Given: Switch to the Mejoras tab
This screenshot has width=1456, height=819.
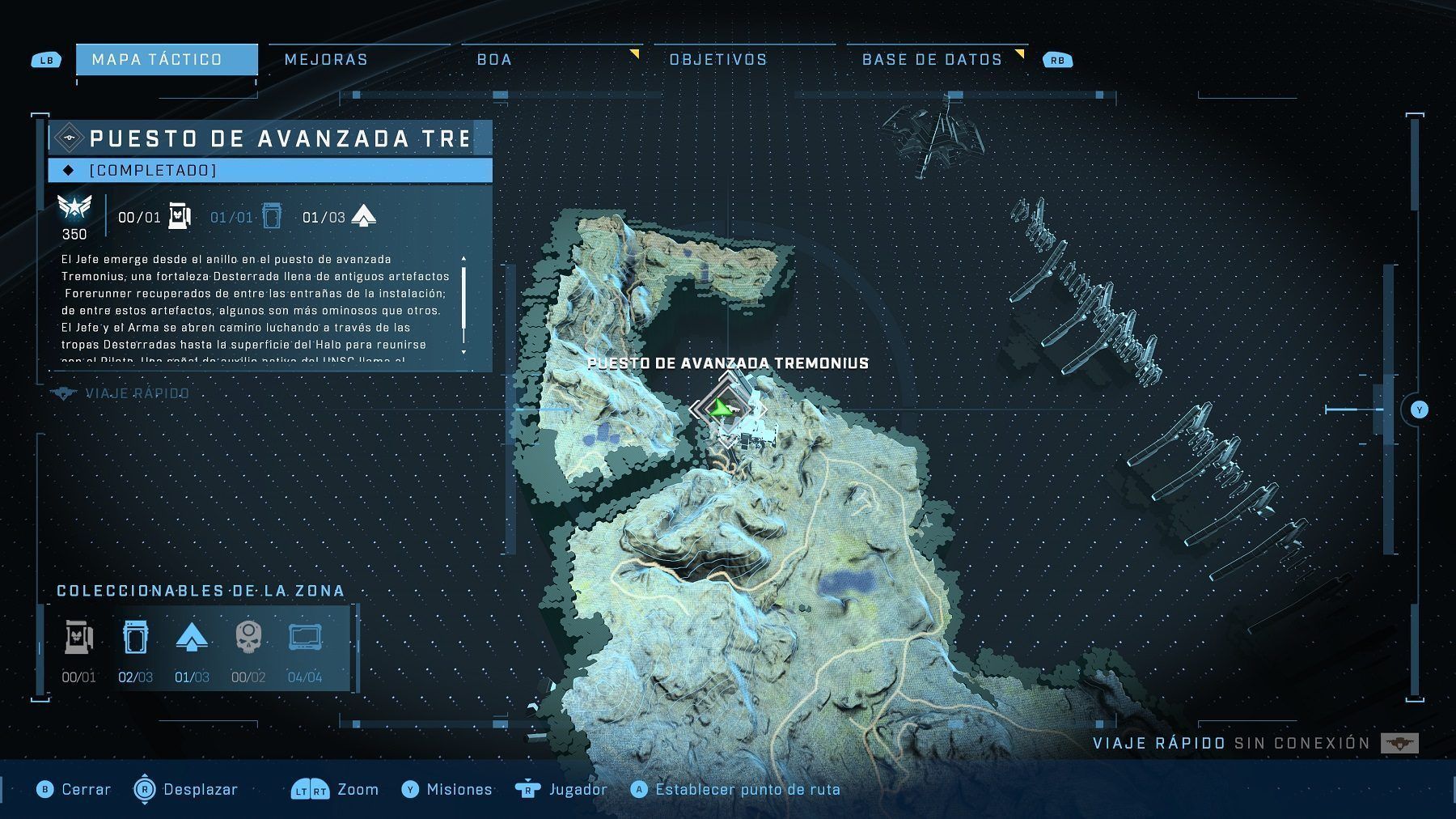Looking at the screenshot, I should [325, 59].
